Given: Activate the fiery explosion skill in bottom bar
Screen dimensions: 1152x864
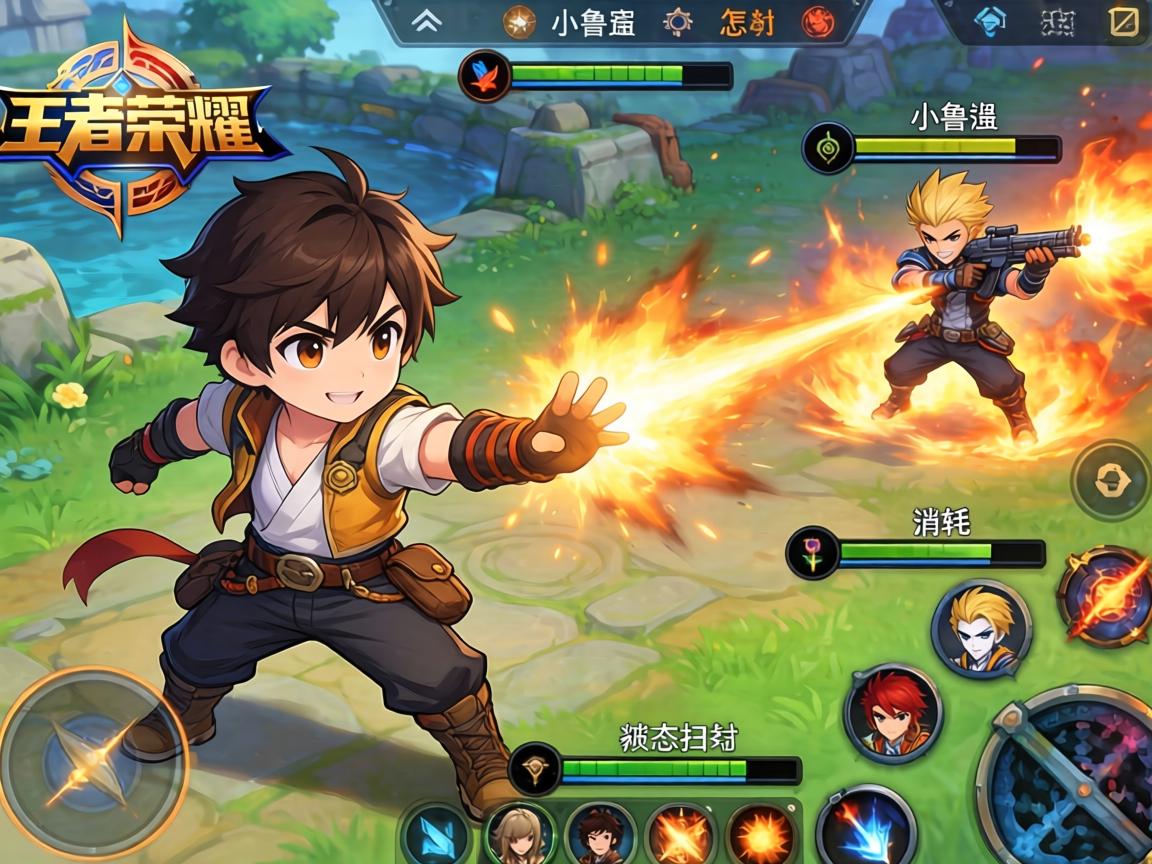Looking at the screenshot, I should [x=761, y=836].
